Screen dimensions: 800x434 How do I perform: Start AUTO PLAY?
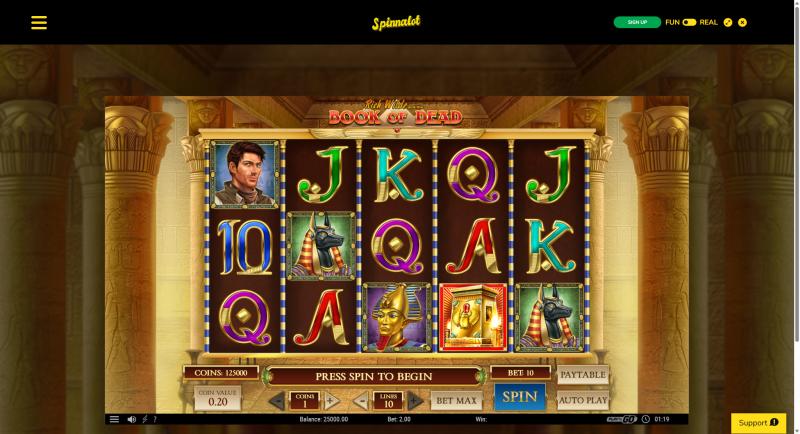point(582,400)
